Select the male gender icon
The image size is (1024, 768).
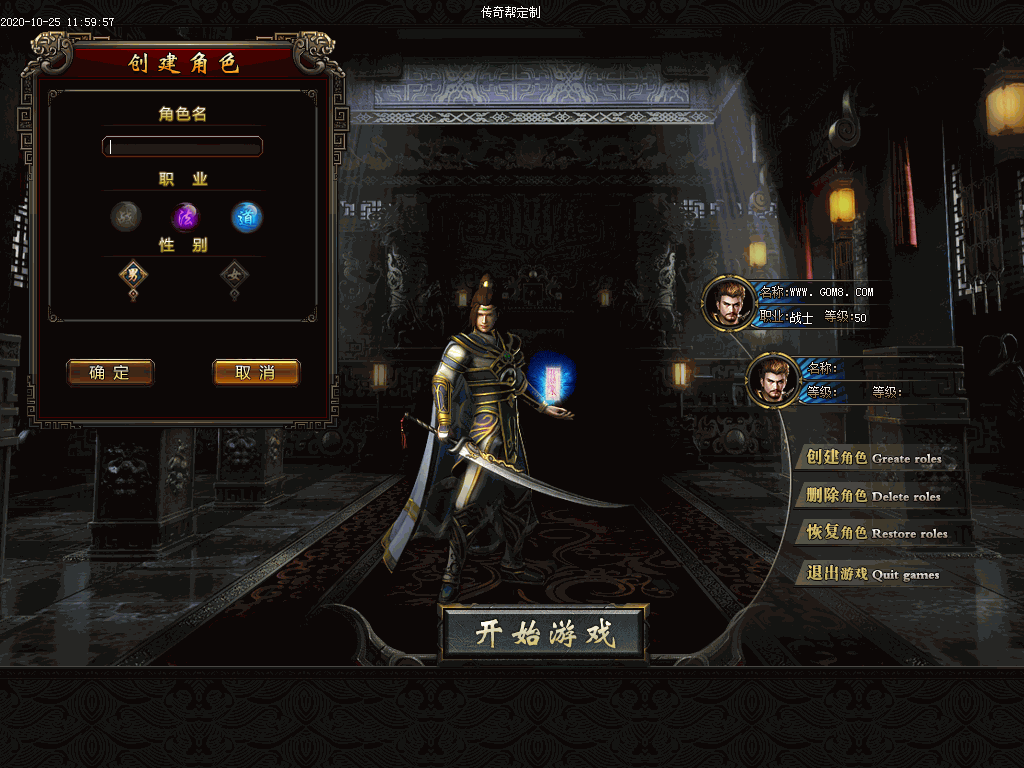click(133, 273)
